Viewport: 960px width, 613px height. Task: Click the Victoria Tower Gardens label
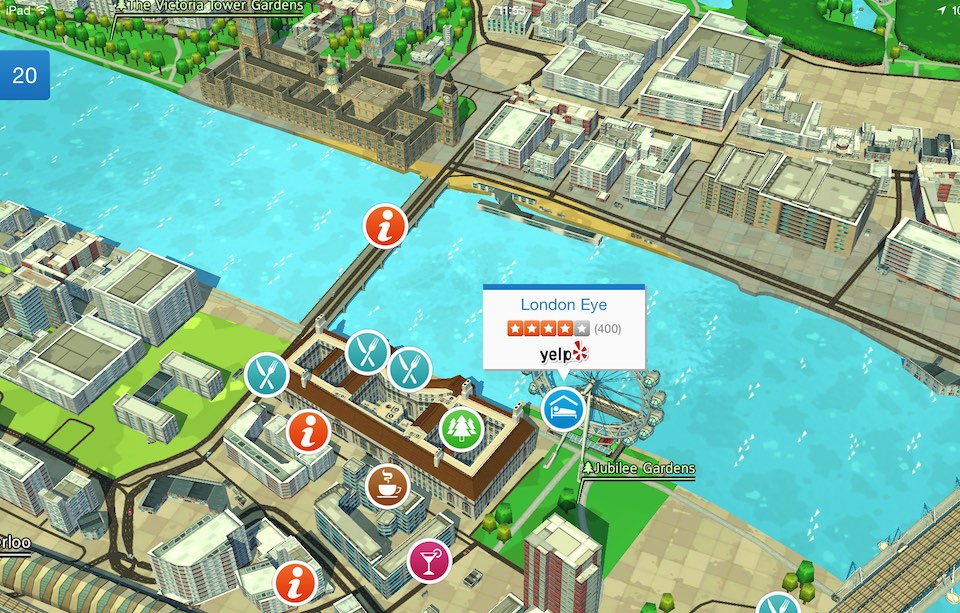point(215,6)
